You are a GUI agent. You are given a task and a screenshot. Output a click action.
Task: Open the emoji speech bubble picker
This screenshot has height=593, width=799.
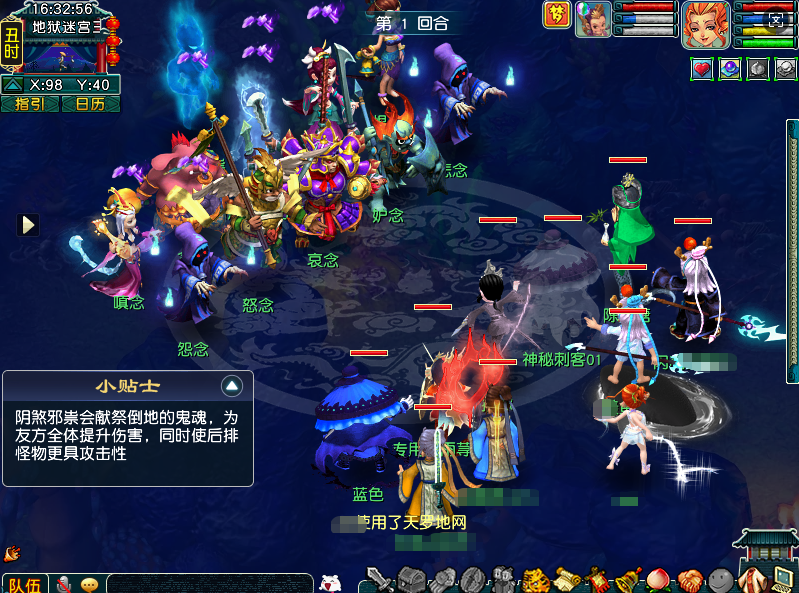(x=90, y=584)
